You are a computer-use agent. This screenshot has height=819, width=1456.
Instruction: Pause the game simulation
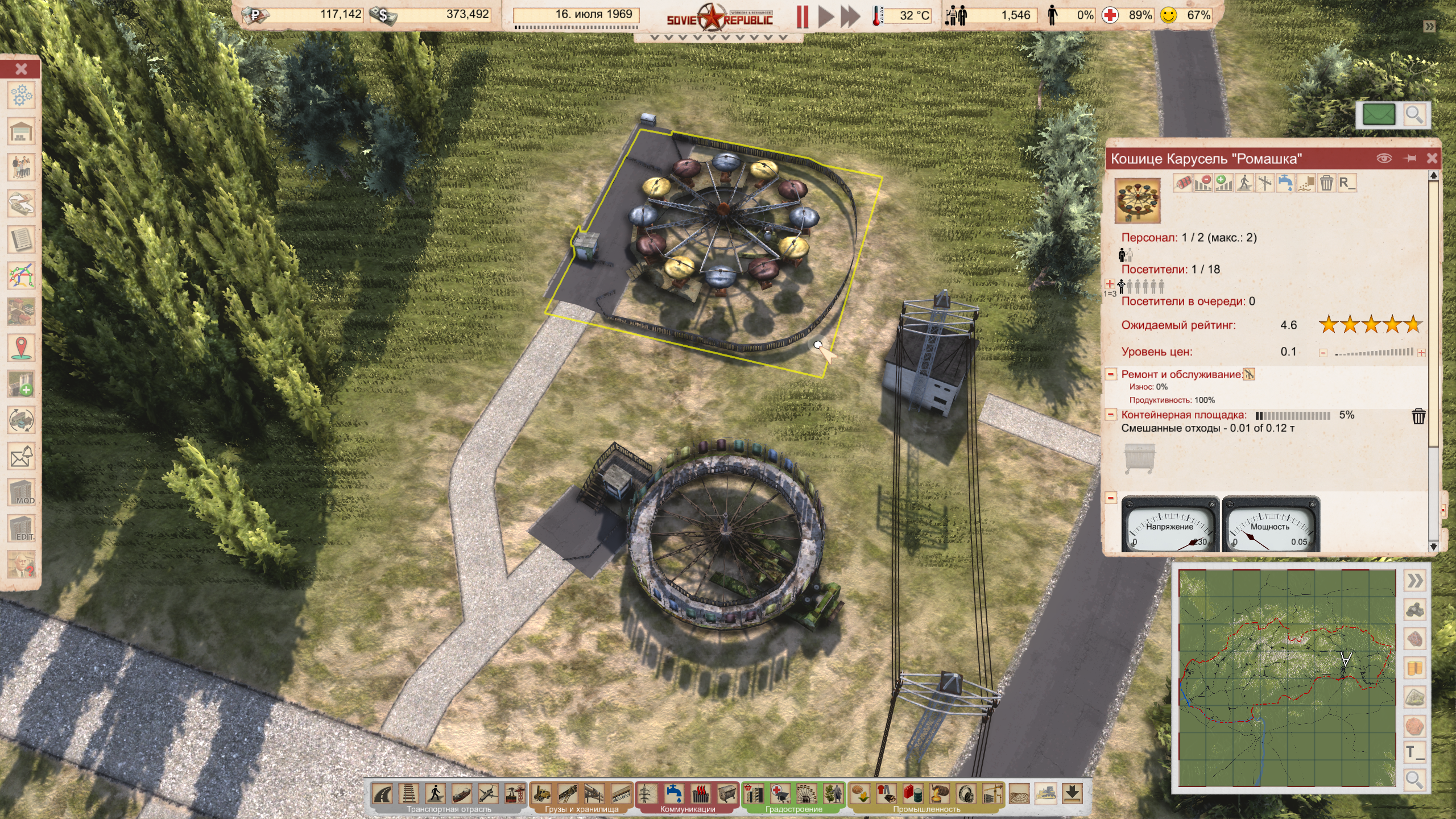tap(803, 17)
